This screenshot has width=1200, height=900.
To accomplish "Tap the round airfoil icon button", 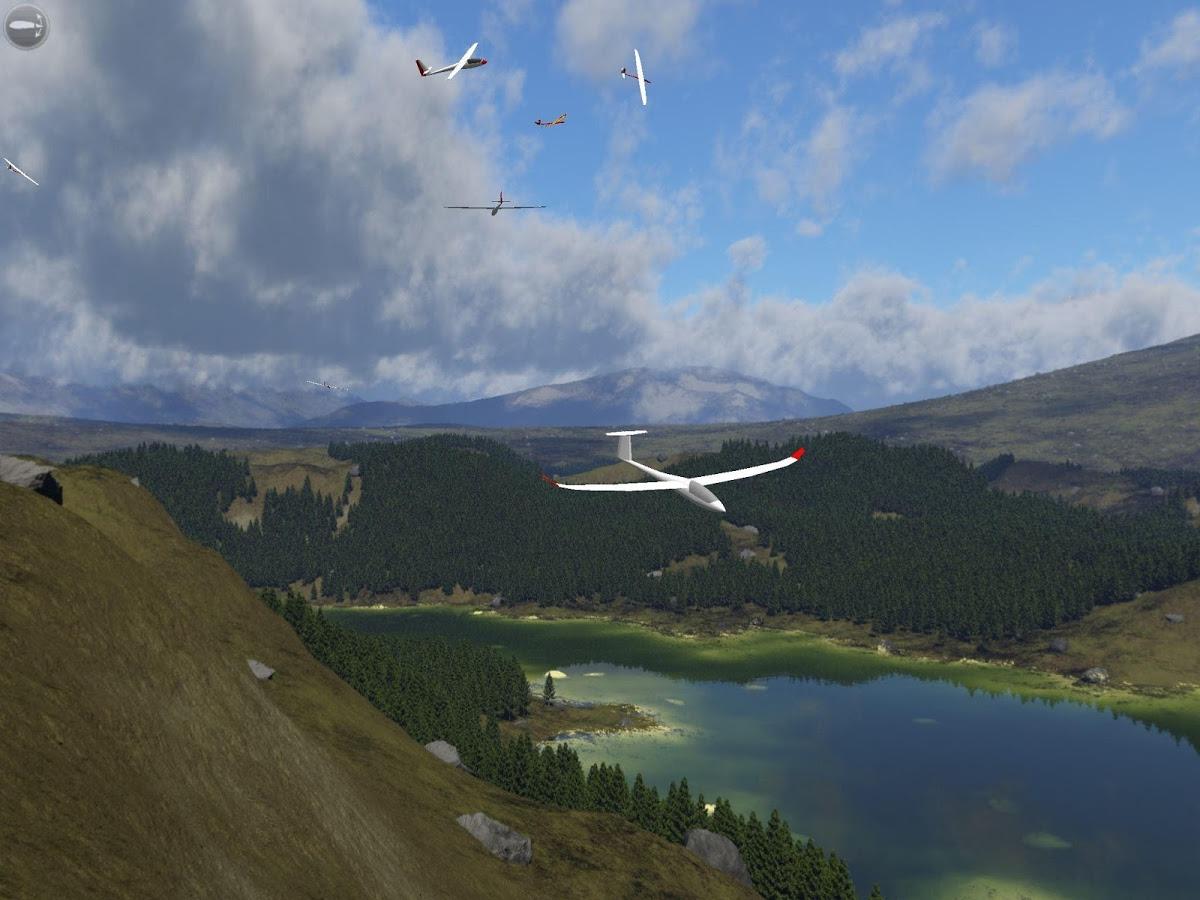I will click(26, 27).
